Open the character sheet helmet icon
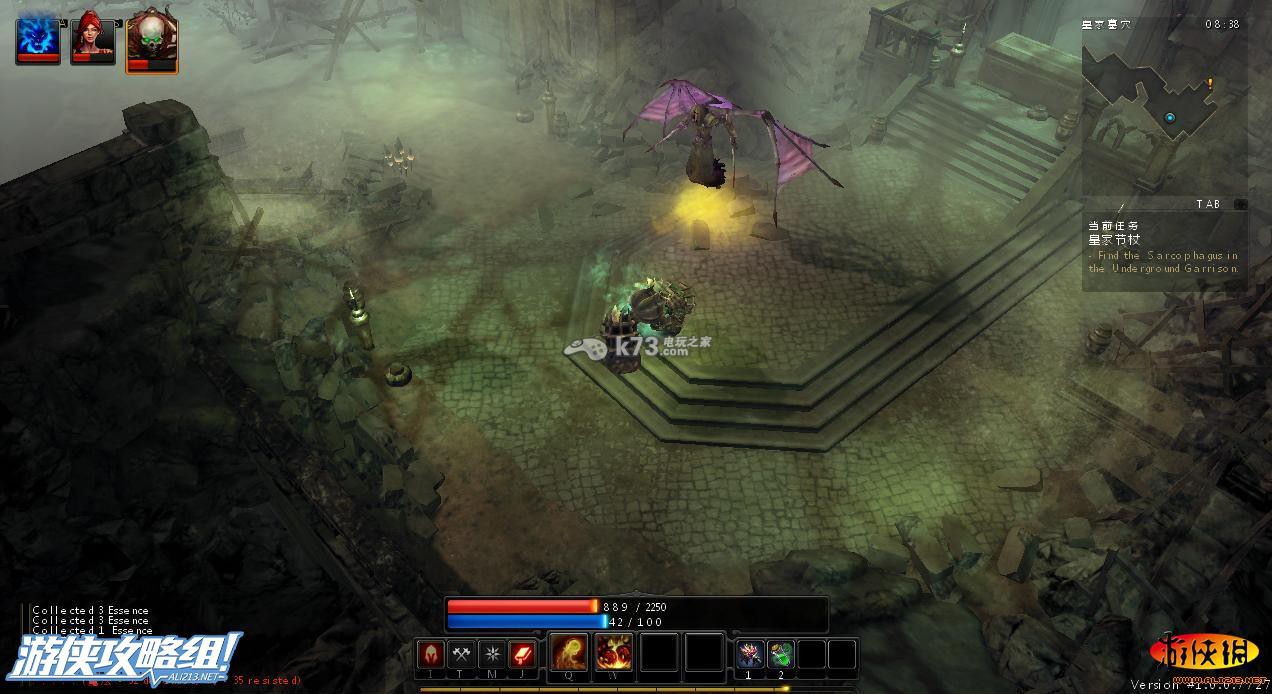 [431, 655]
